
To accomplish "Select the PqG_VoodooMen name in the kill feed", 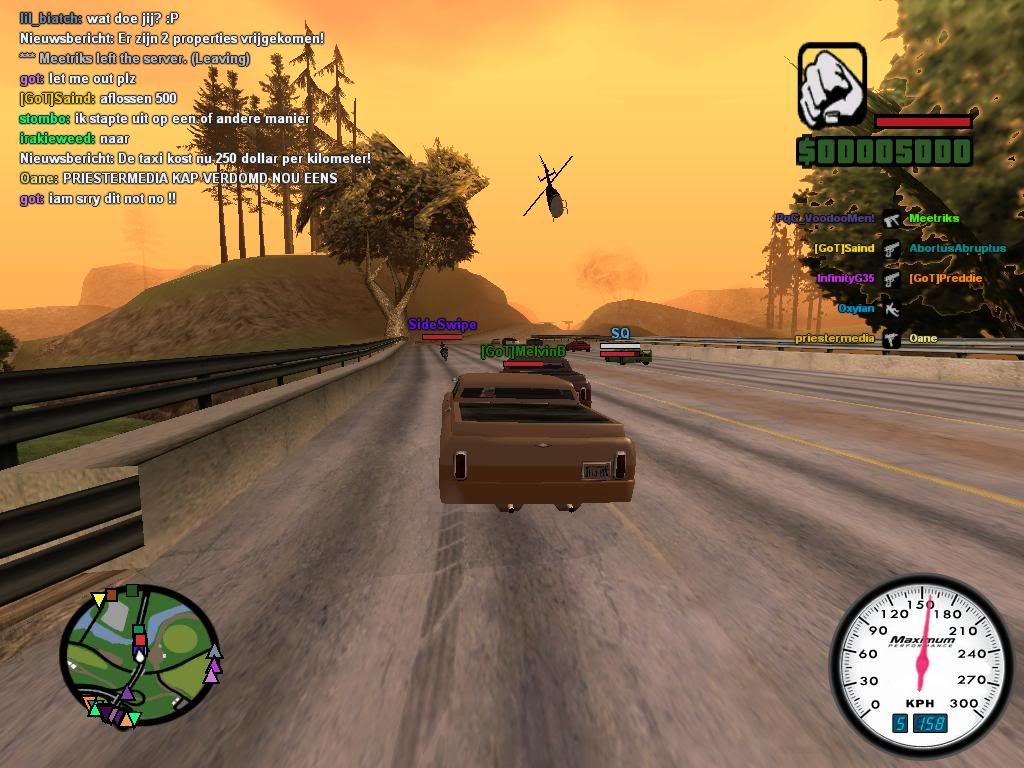I will coord(825,218).
